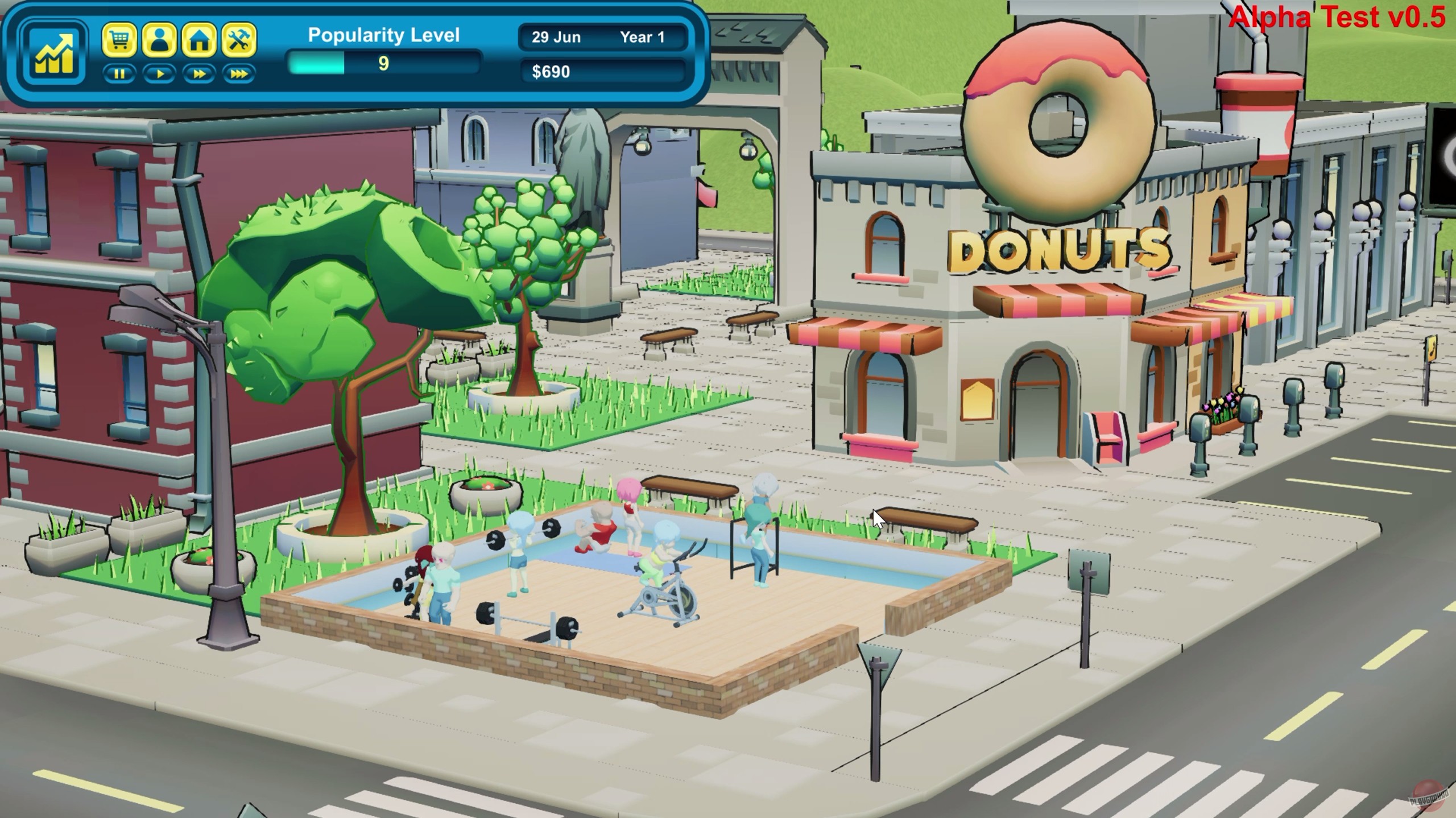Enable fast-forward game speed
Viewport: 1456px width, 818px height.
198,74
